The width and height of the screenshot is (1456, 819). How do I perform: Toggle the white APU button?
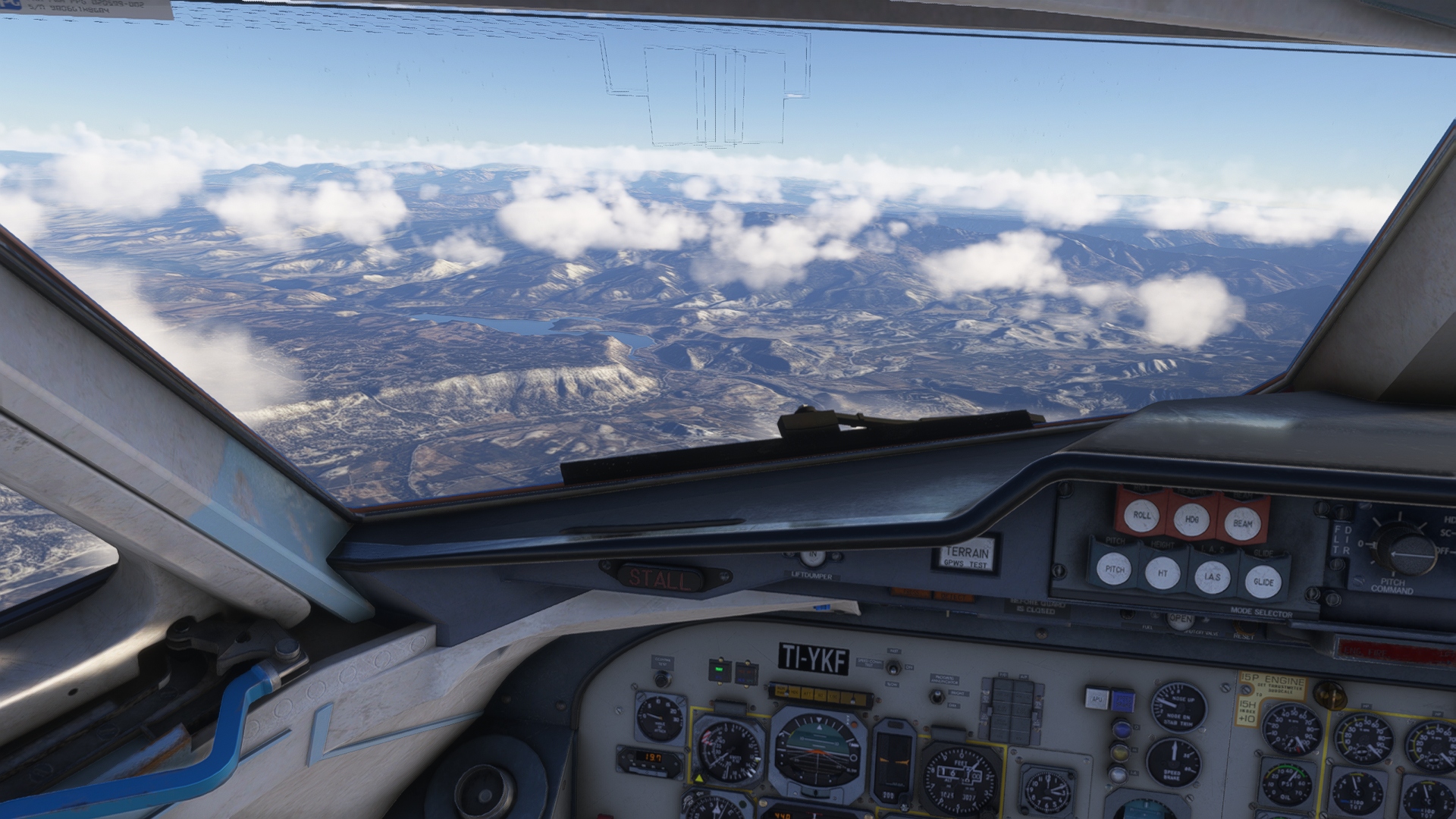coord(1096,698)
